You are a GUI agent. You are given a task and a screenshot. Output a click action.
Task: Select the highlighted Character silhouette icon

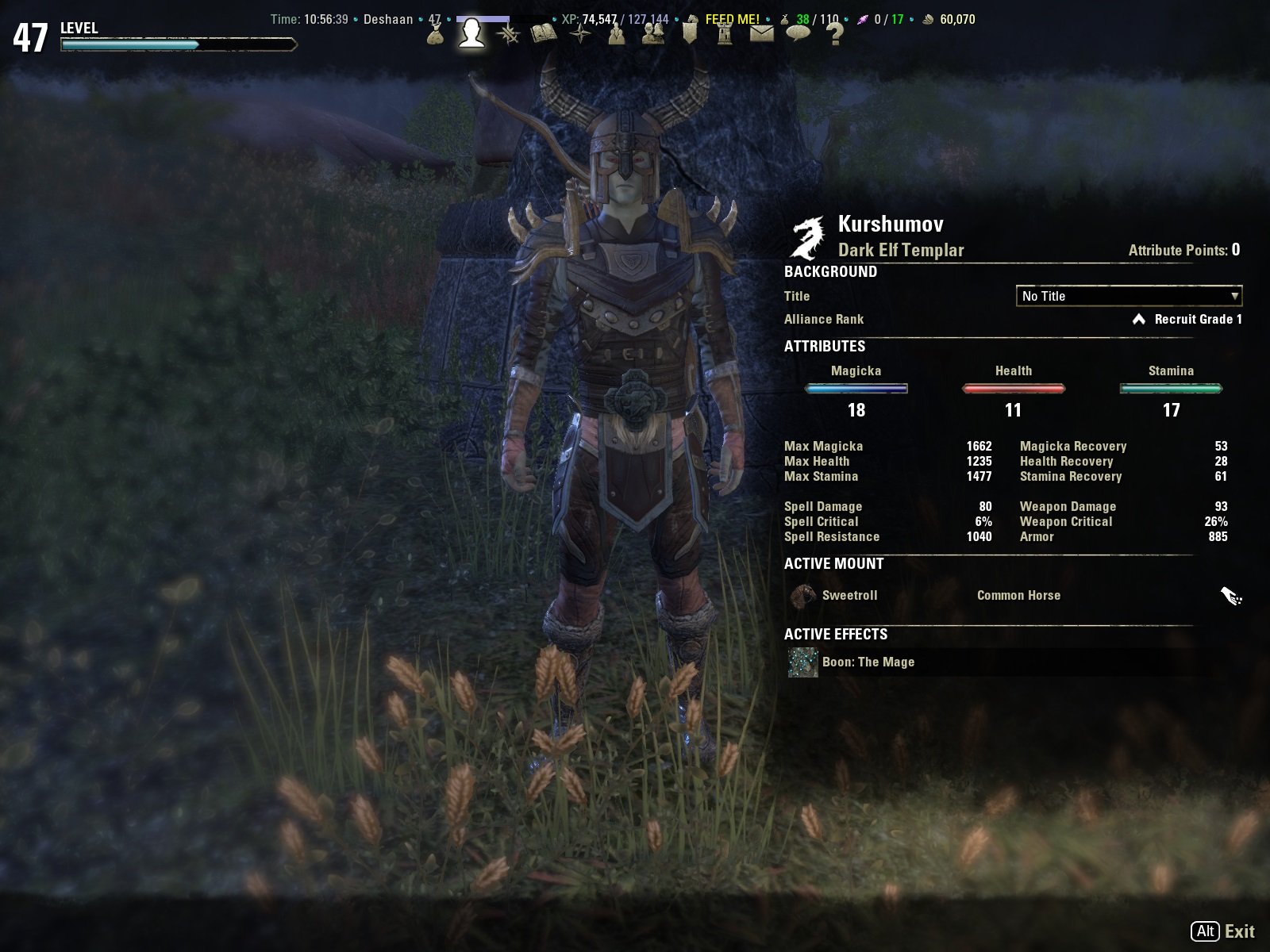[471, 36]
